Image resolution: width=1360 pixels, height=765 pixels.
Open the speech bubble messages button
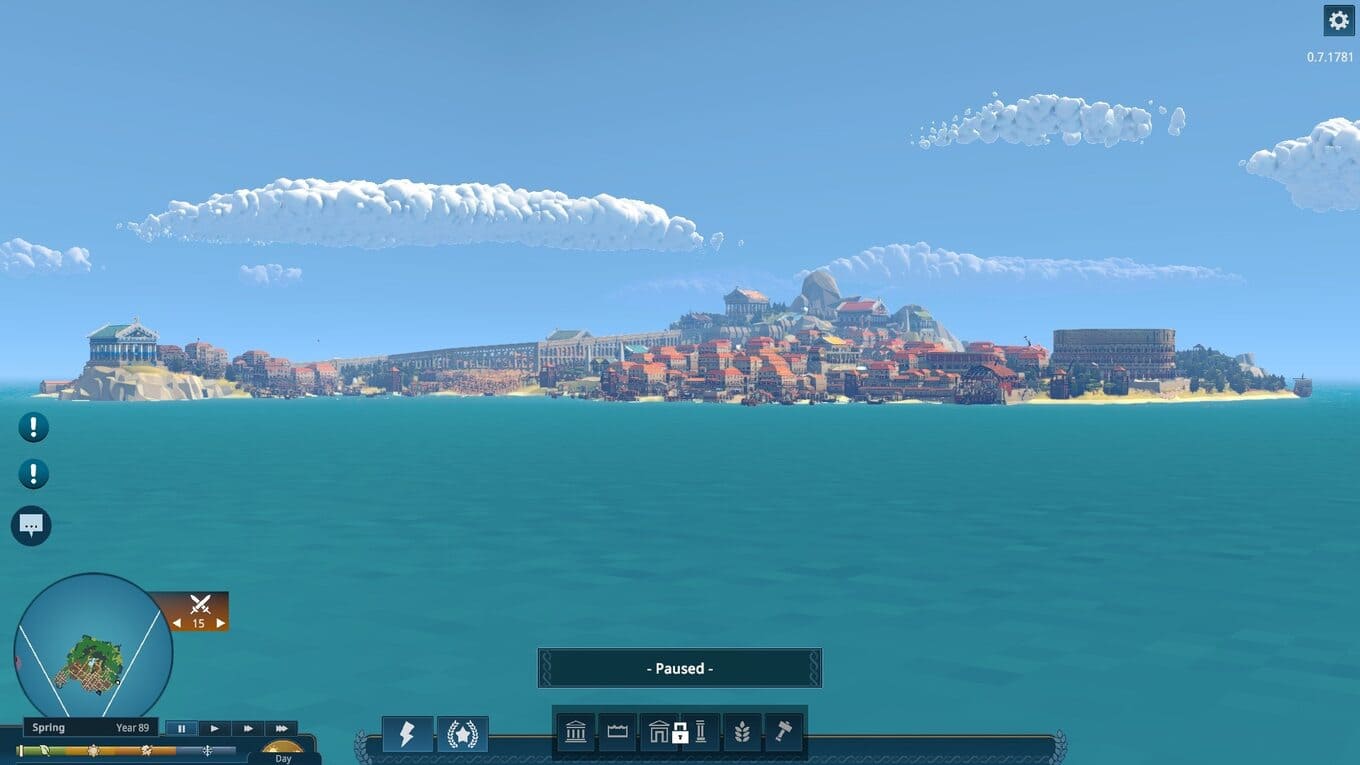[x=31, y=526]
